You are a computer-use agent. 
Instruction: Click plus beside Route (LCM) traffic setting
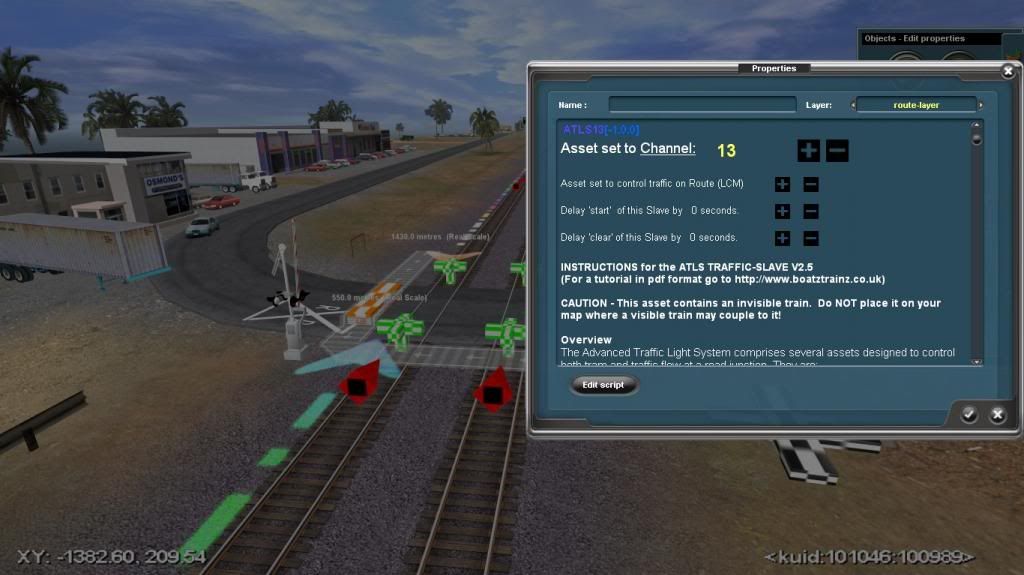pos(782,184)
